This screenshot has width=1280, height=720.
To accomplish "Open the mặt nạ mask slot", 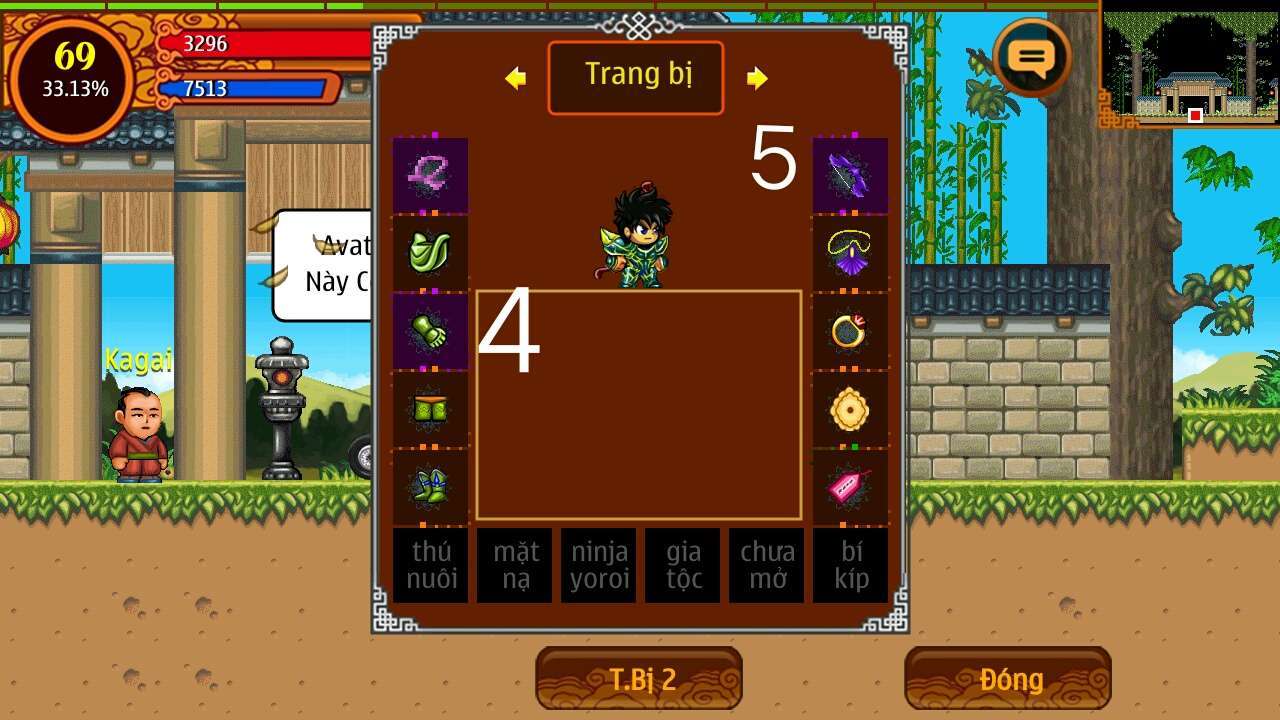I will [514, 565].
